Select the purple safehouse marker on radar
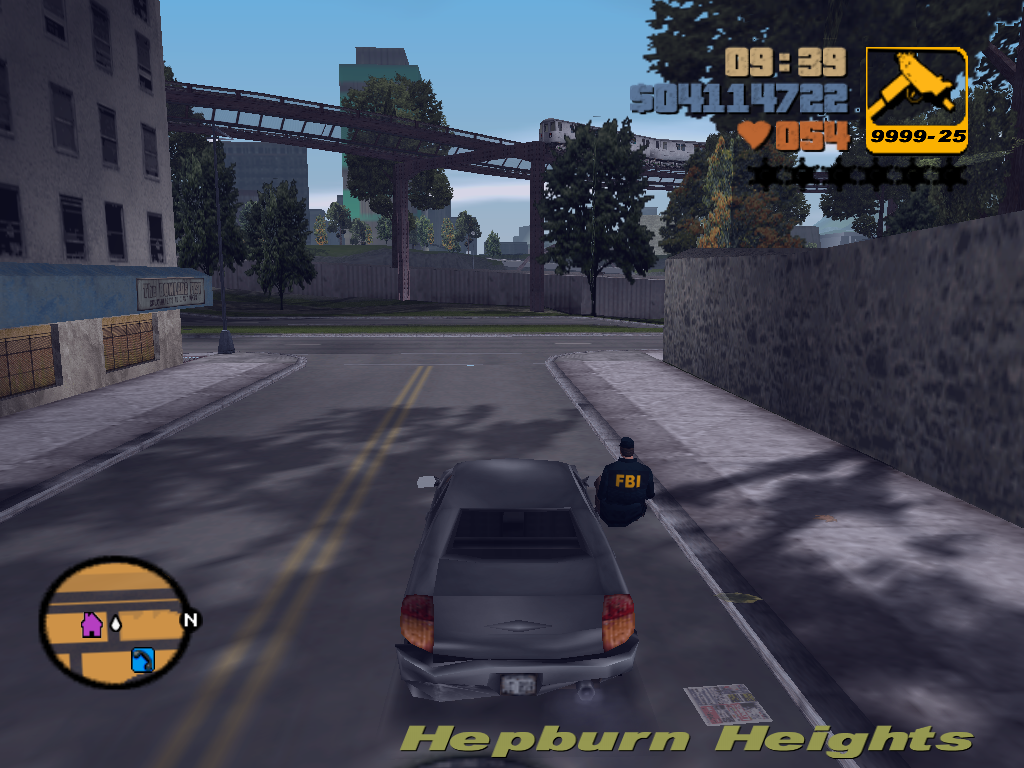 coord(92,625)
